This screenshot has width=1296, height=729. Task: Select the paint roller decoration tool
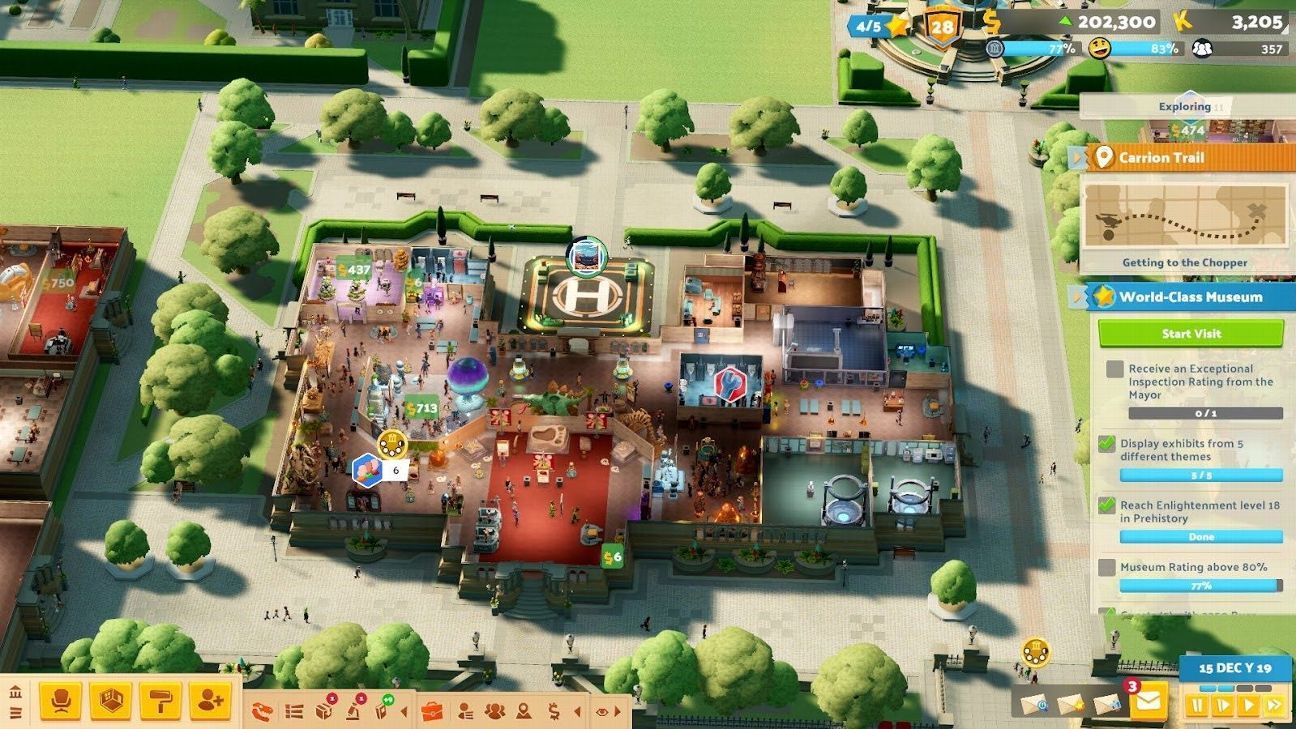coord(160,701)
